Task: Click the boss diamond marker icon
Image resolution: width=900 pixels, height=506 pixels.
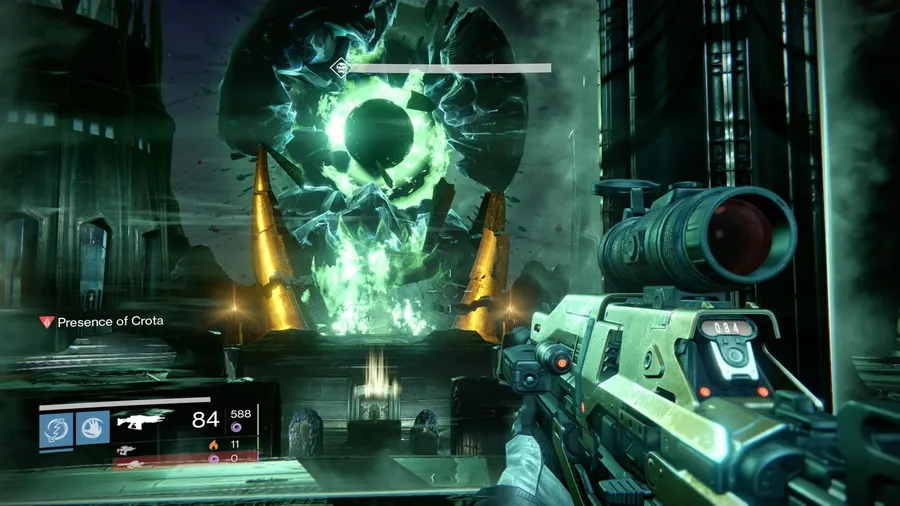Action: (x=339, y=68)
